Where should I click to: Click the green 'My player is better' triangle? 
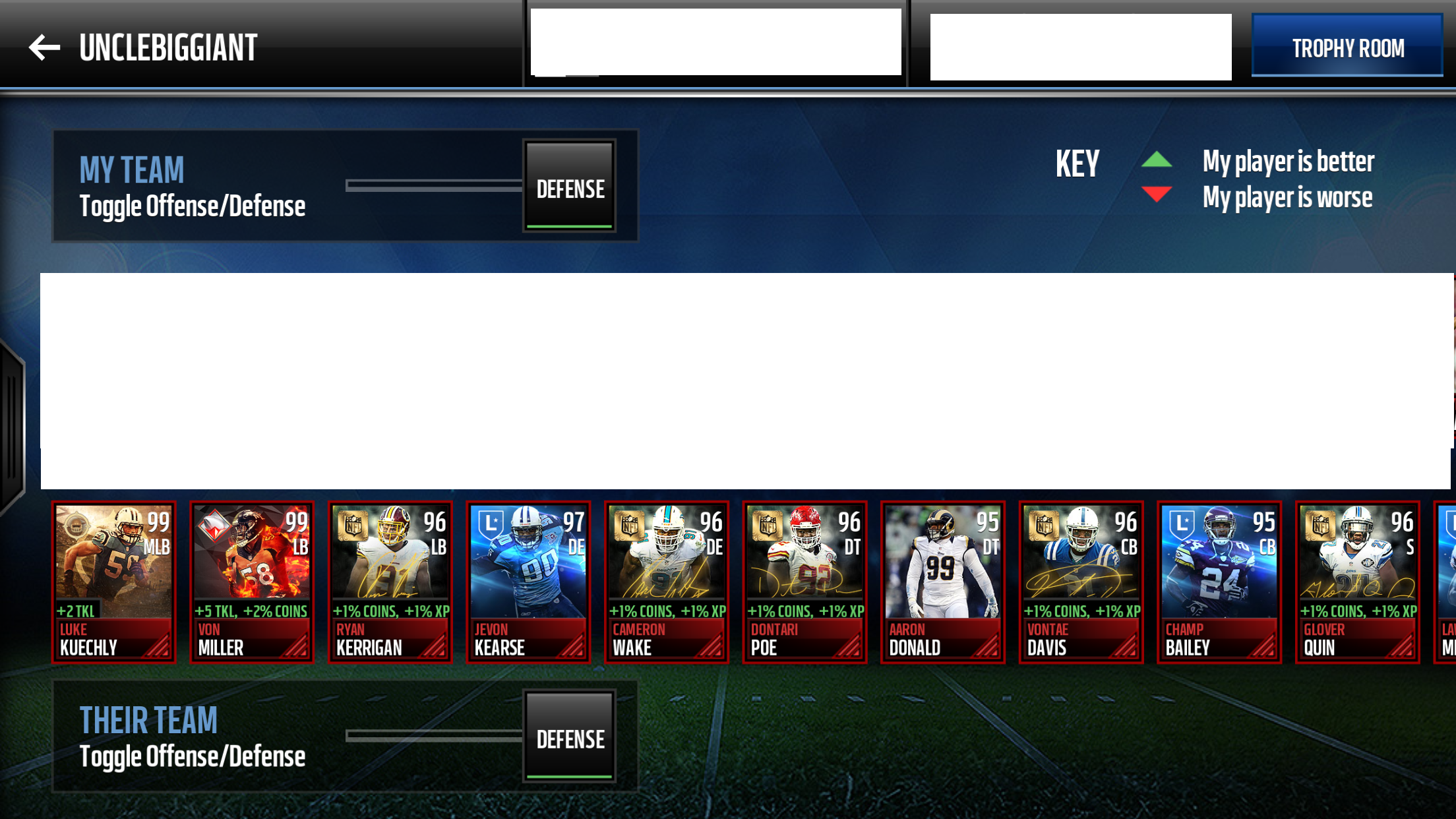pos(1156,160)
